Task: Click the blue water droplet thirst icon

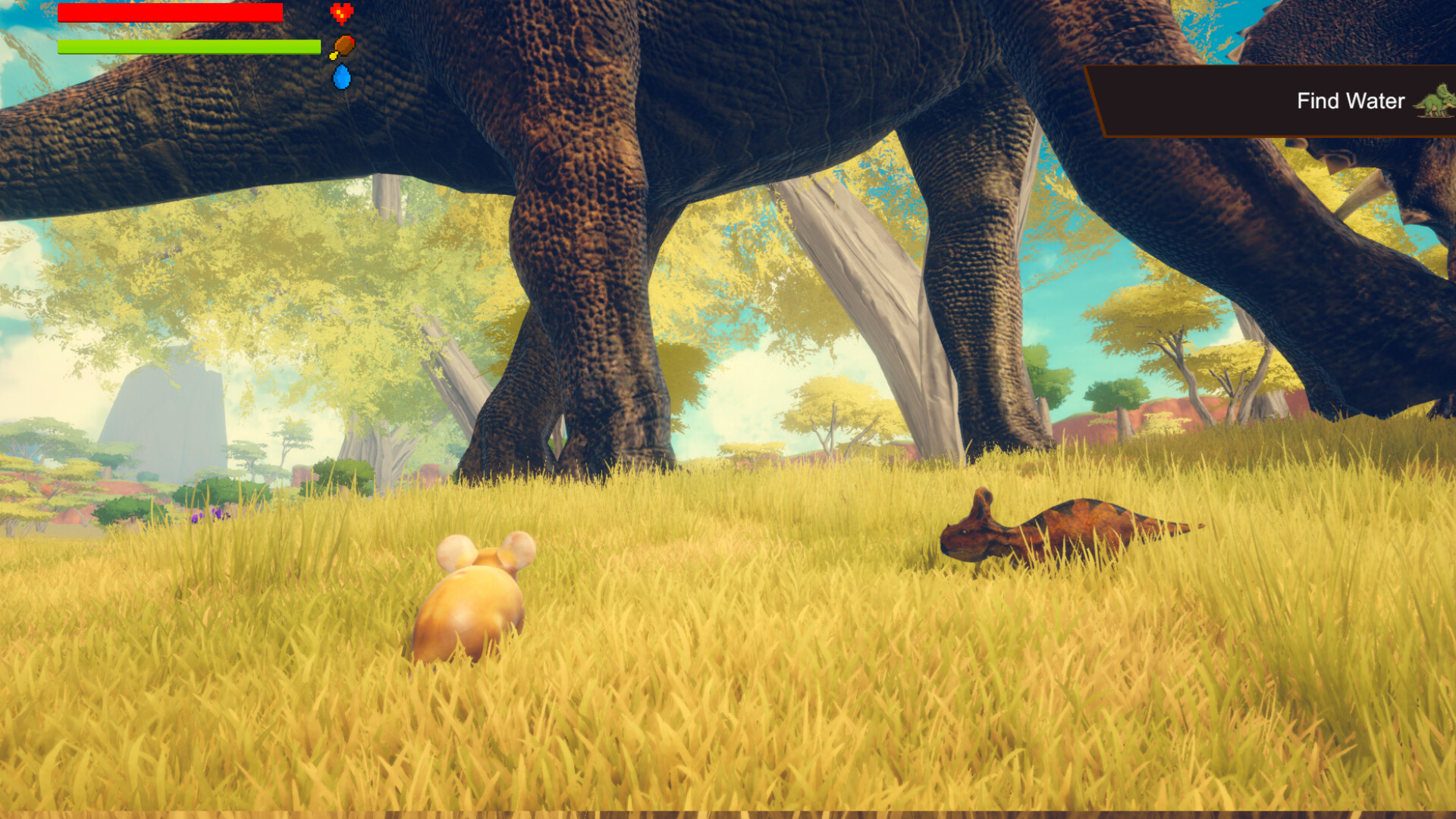Action: (x=341, y=75)
